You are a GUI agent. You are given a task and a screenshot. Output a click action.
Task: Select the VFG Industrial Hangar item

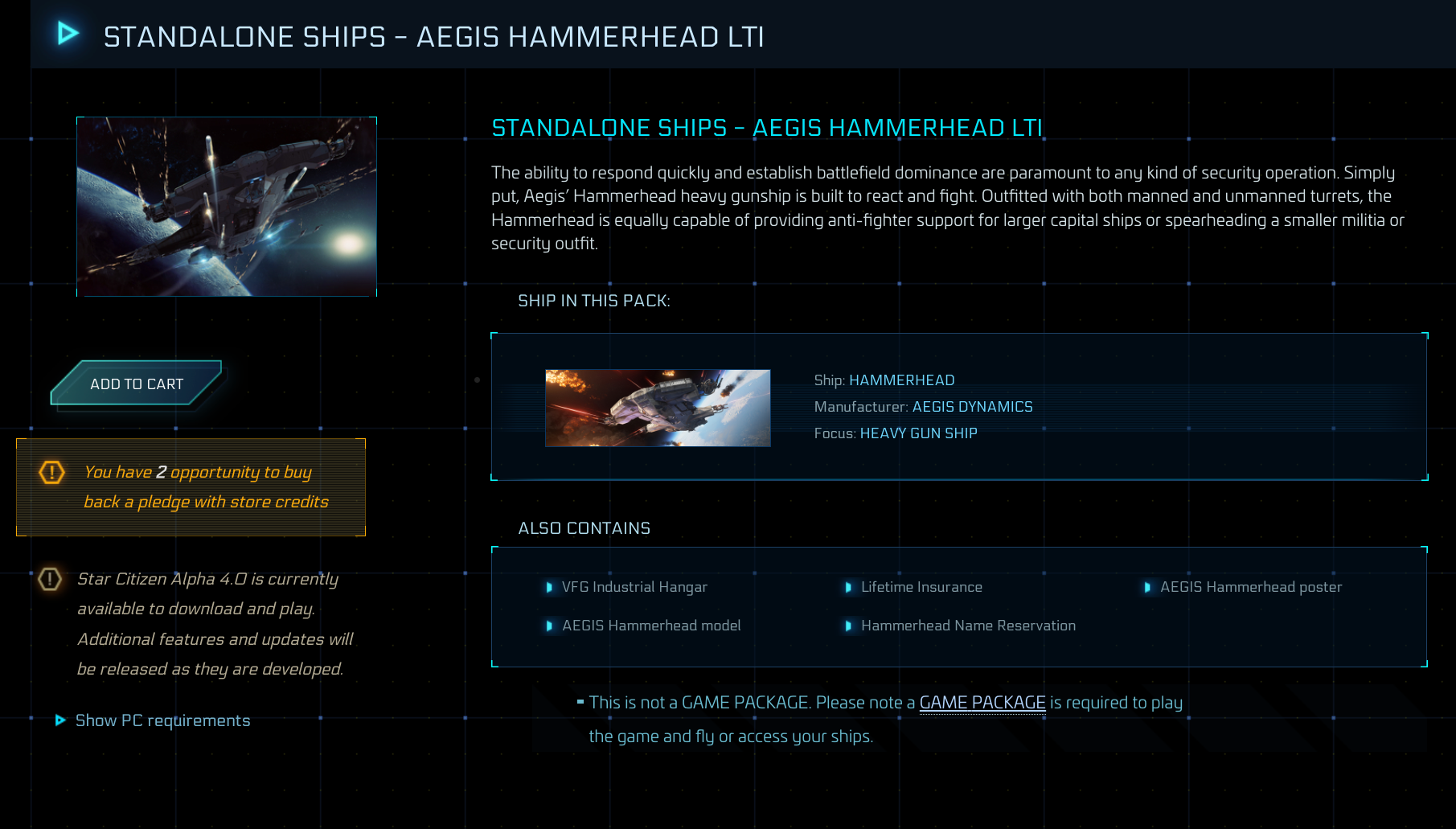(634, 588)
